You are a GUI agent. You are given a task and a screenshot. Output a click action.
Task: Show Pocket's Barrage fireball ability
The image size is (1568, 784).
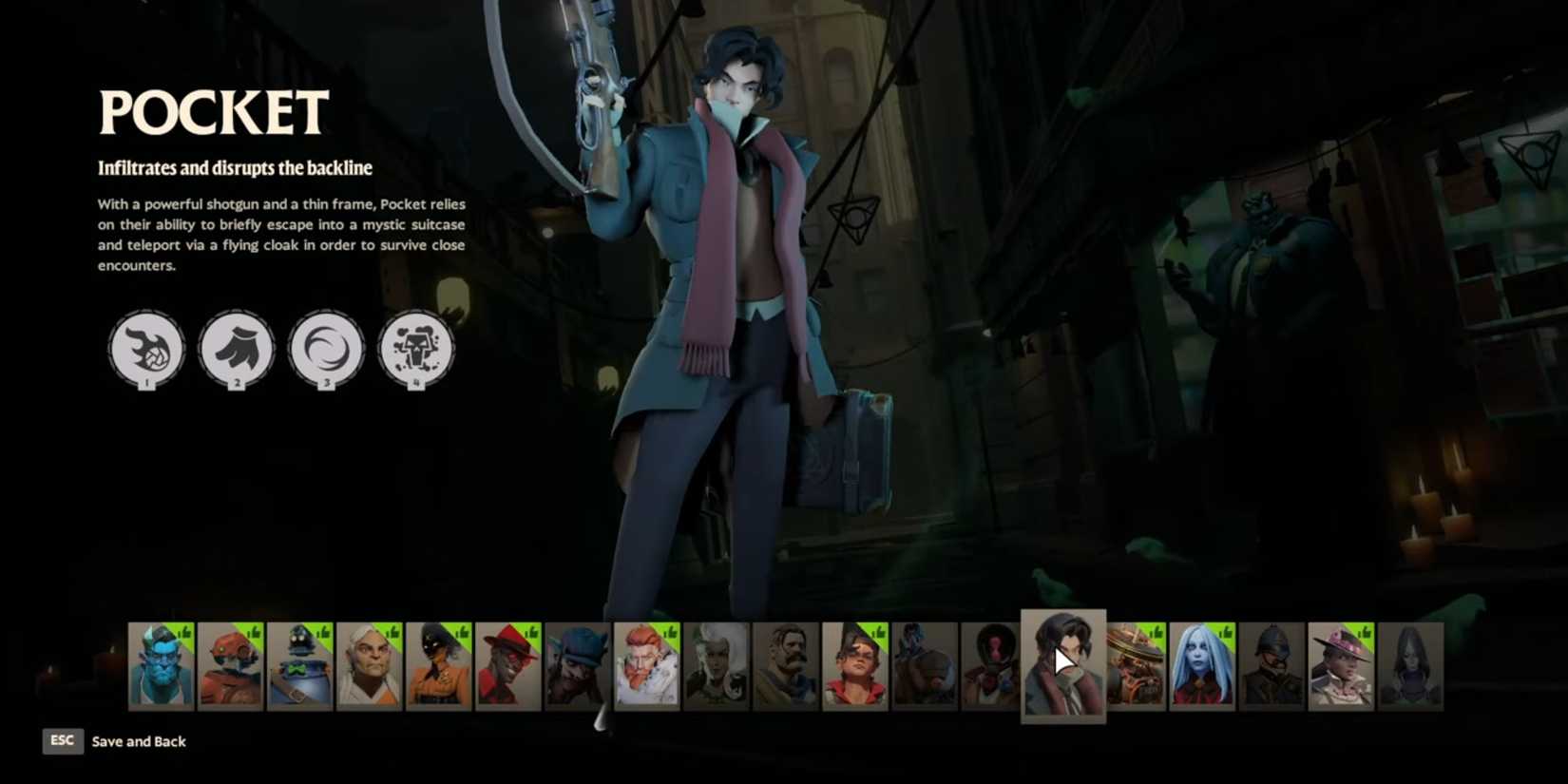click(x=146, y=349)
